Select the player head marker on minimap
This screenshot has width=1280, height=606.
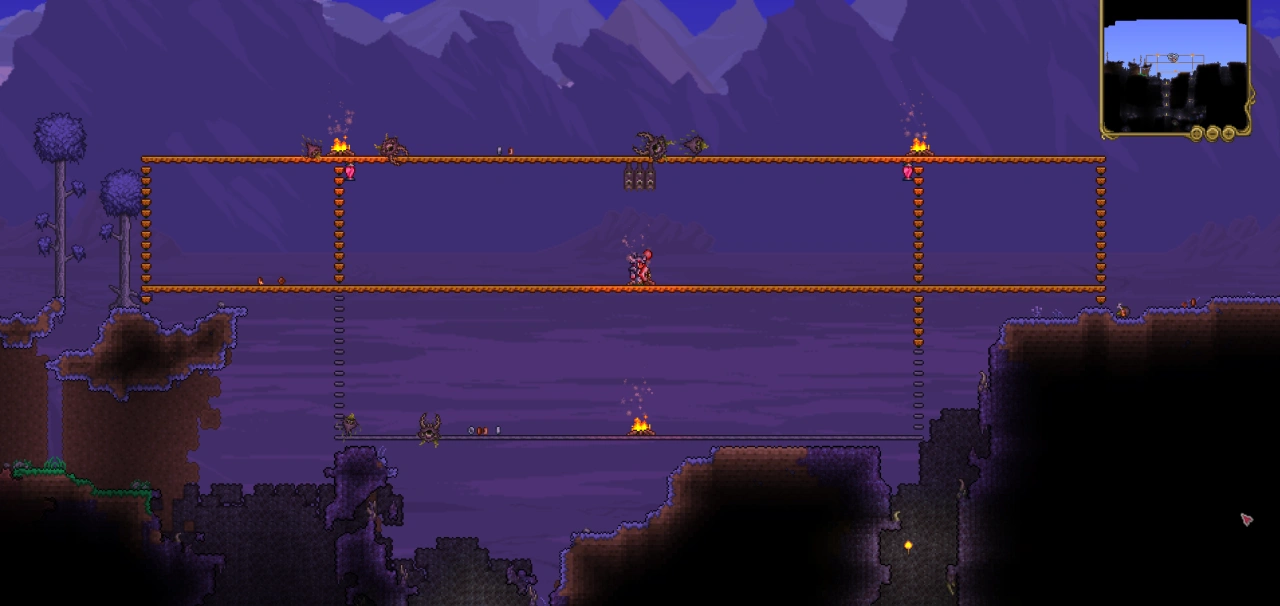pyautogui.click(x=1173, y=58)
